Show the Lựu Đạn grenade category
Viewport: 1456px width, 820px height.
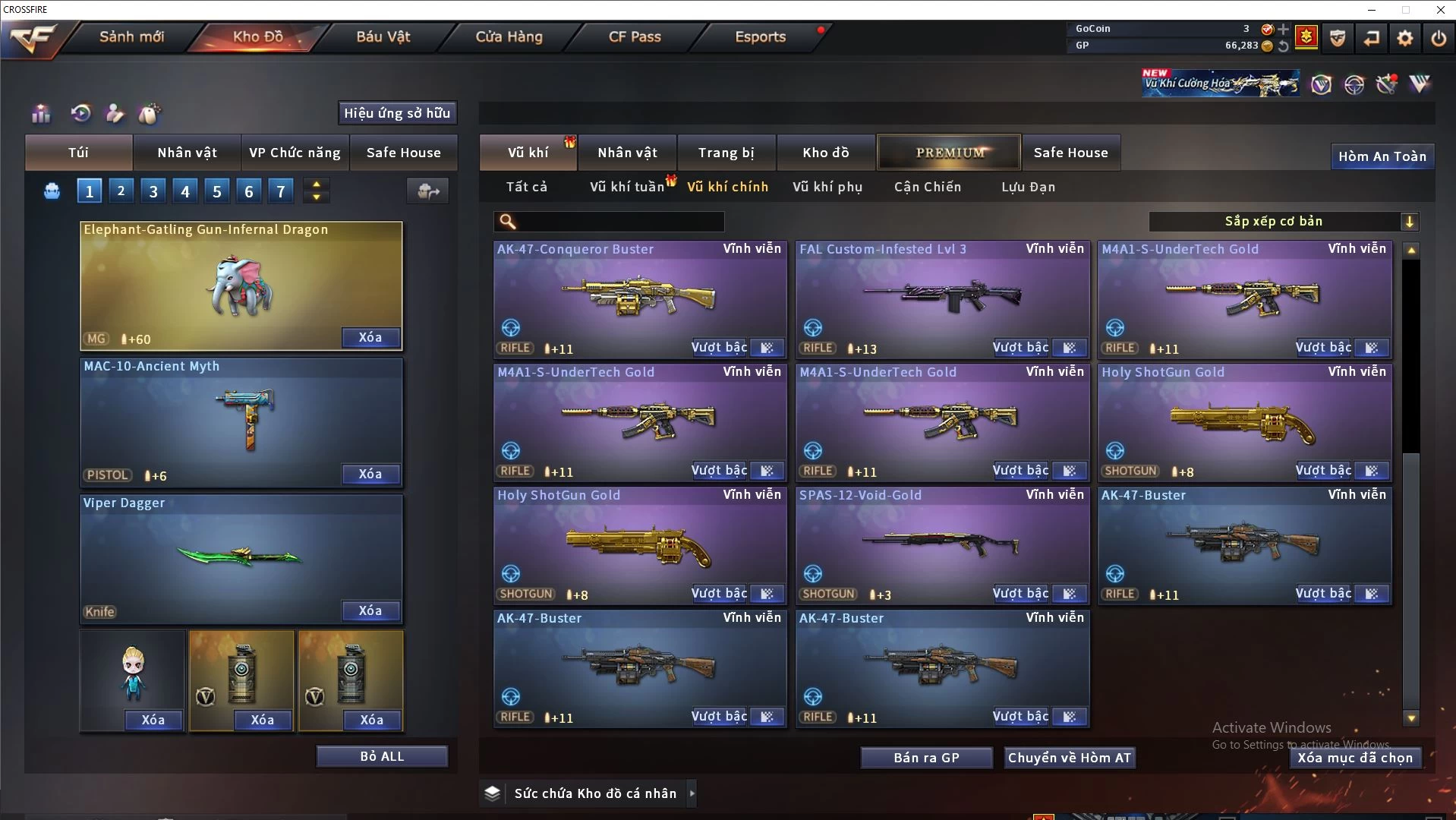click(1028, 187)
